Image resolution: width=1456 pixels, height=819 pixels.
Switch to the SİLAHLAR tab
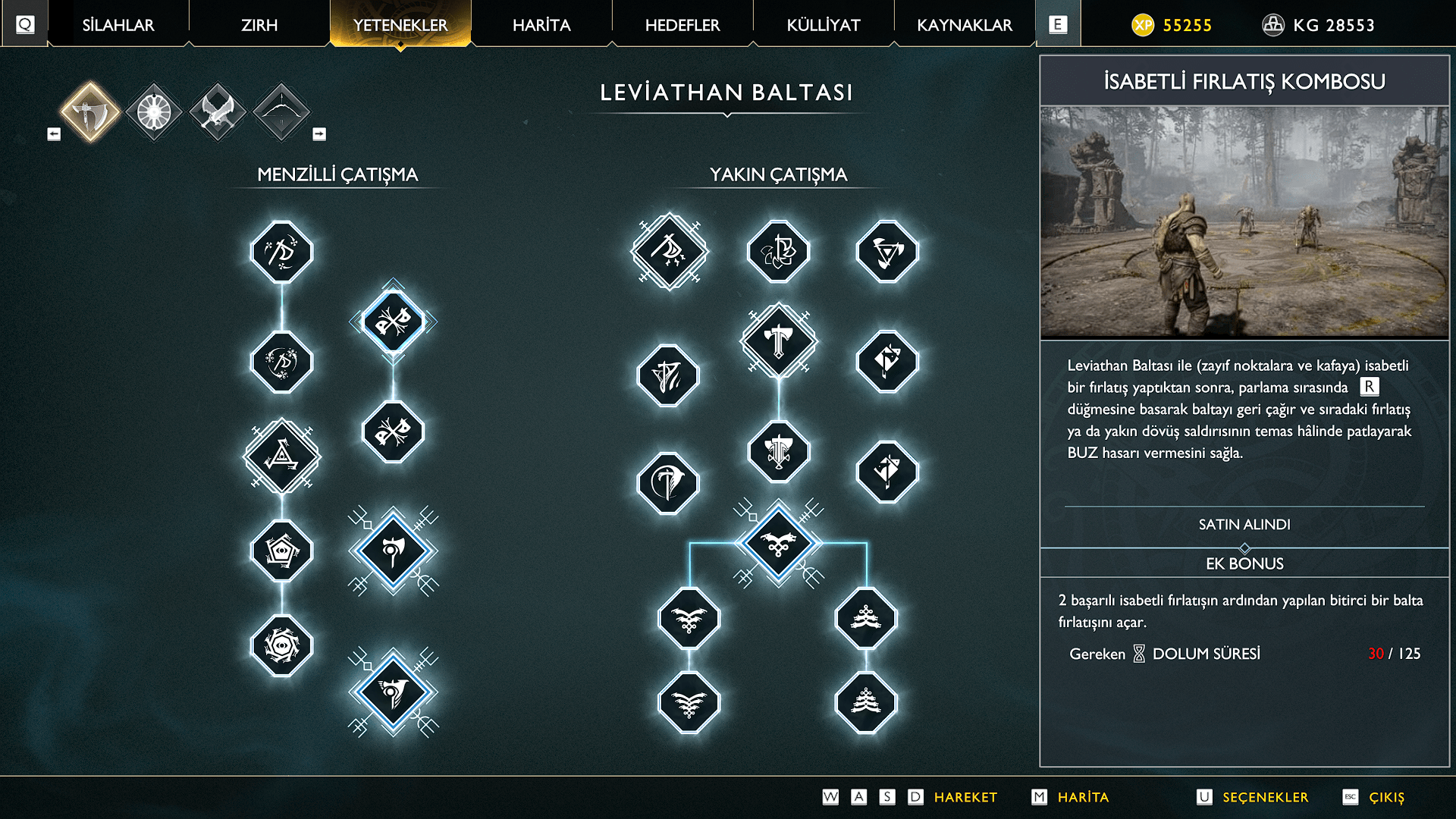point(118,25)
